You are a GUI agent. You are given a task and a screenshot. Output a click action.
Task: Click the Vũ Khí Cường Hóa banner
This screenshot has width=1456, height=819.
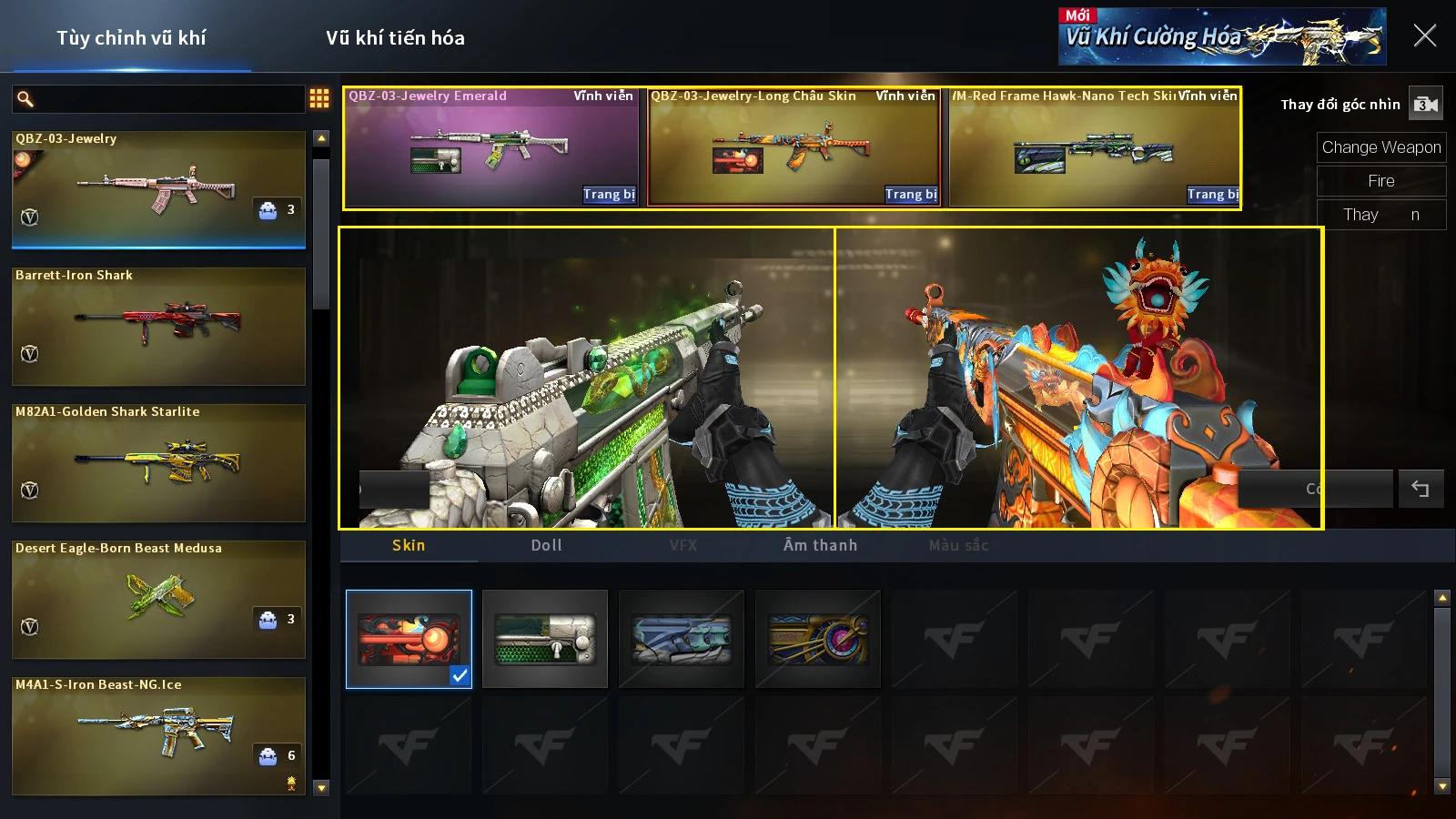click(1221, 37)
